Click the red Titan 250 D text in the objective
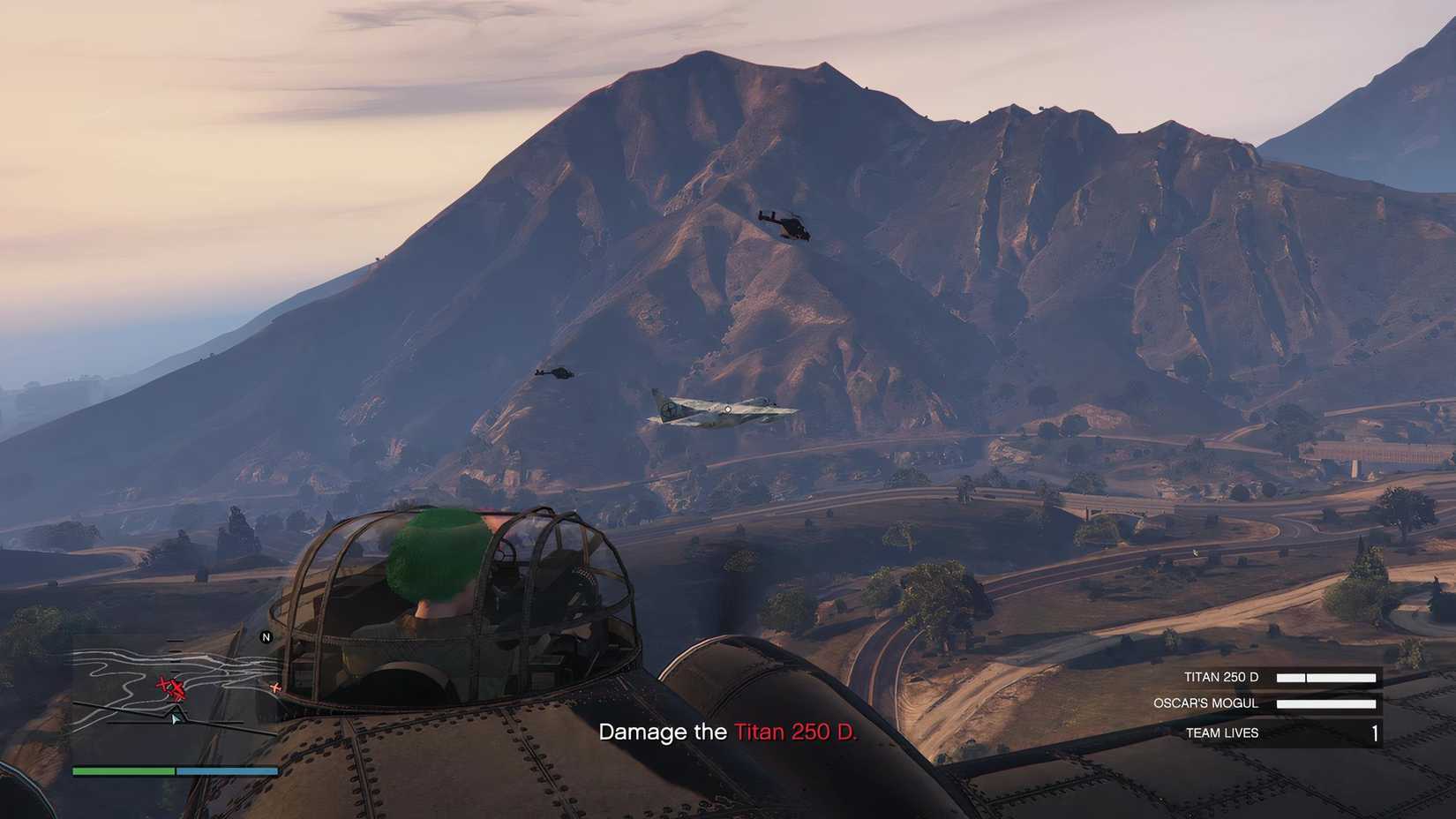The image size is (1456, 819). click(x=795, y=732)
